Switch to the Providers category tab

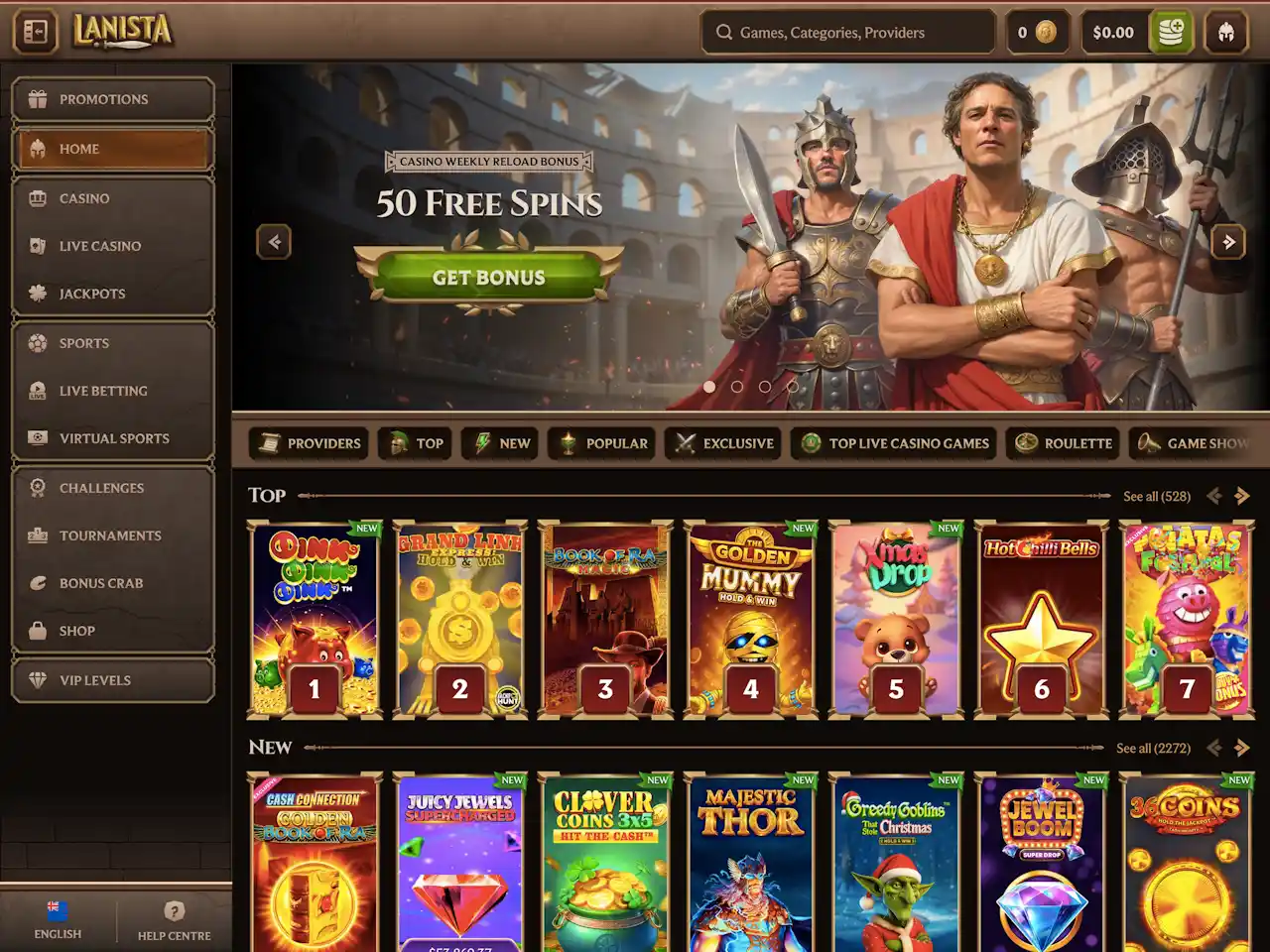coord(309,443)
